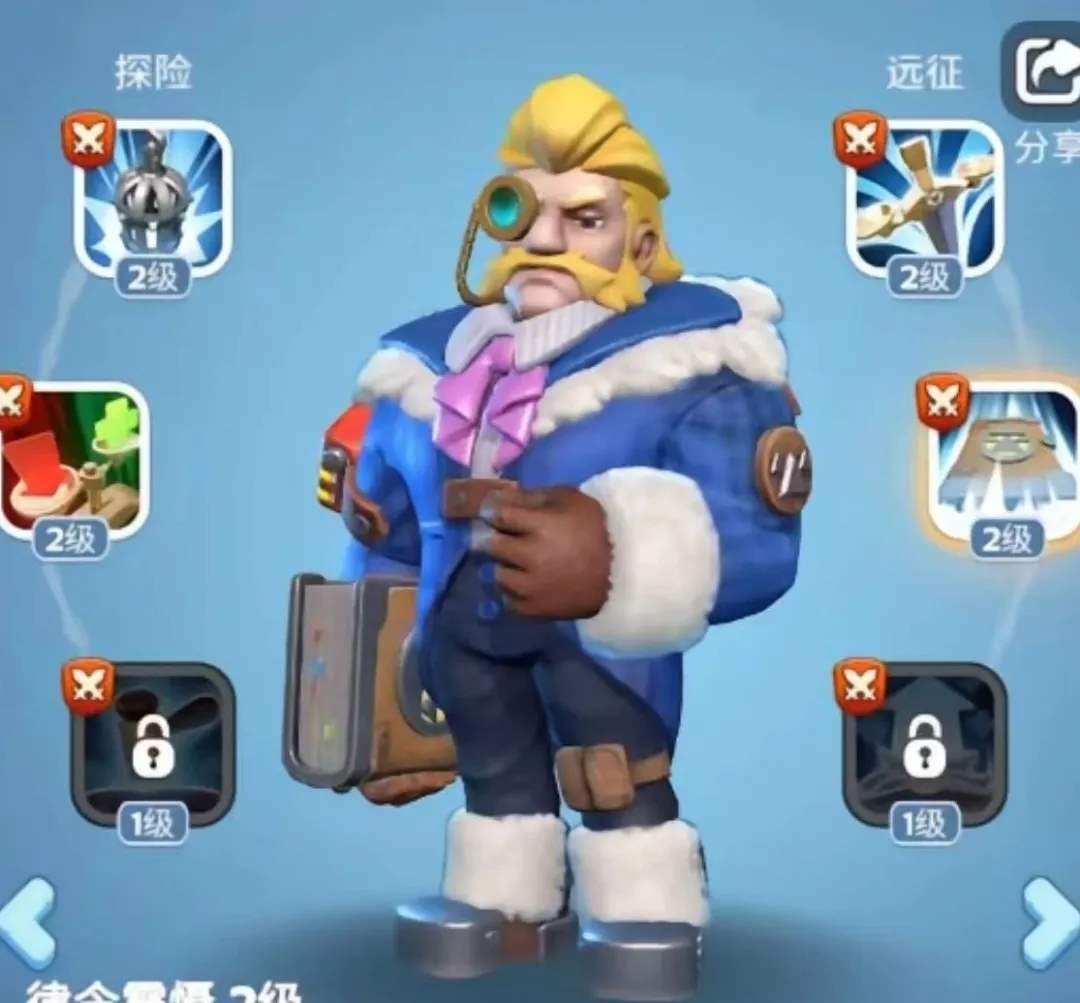Viewport: 1080px width, 1003px height.
Task: Tap the locked expedition skill slot
Action: pyautogui.click(x=924, y=743)
